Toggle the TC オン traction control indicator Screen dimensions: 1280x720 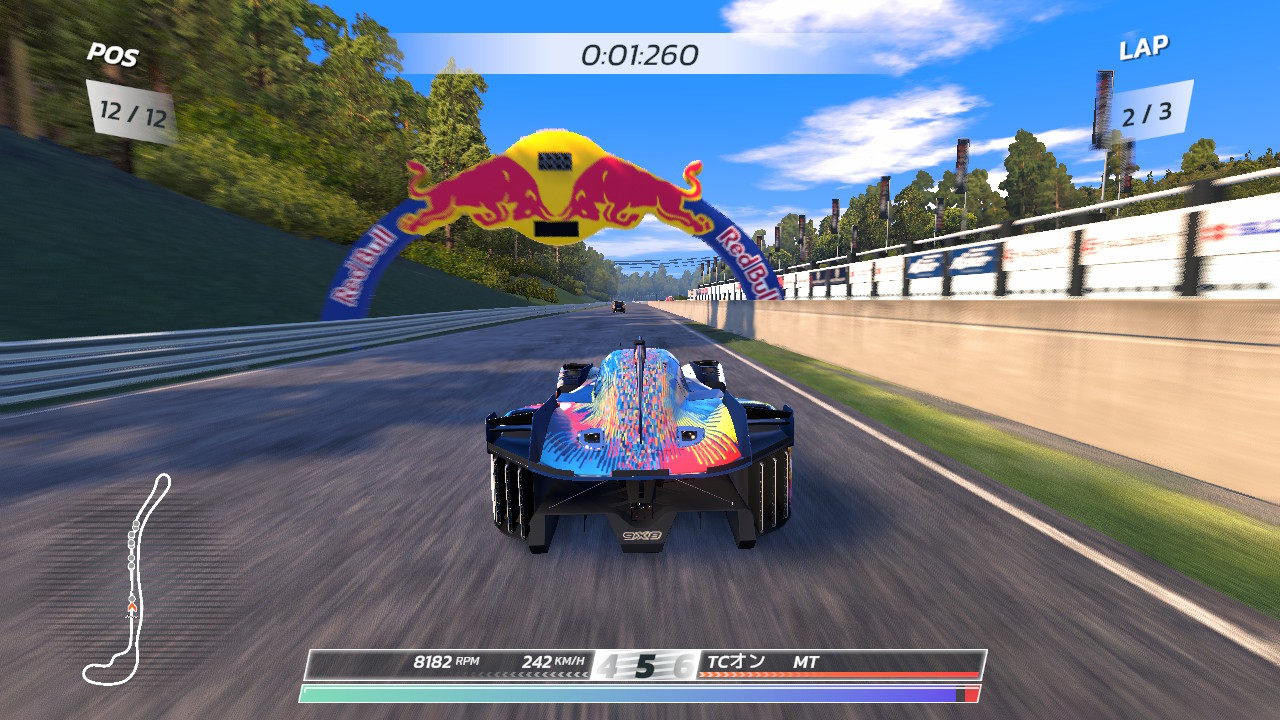point(735,662)
